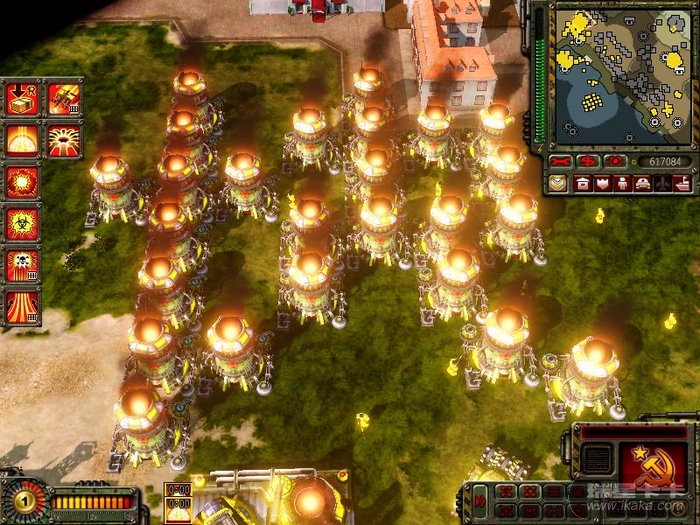Select the navy ship production tab
The height and width of the screenshot is (525, 700).
click(x=683, y=183)
